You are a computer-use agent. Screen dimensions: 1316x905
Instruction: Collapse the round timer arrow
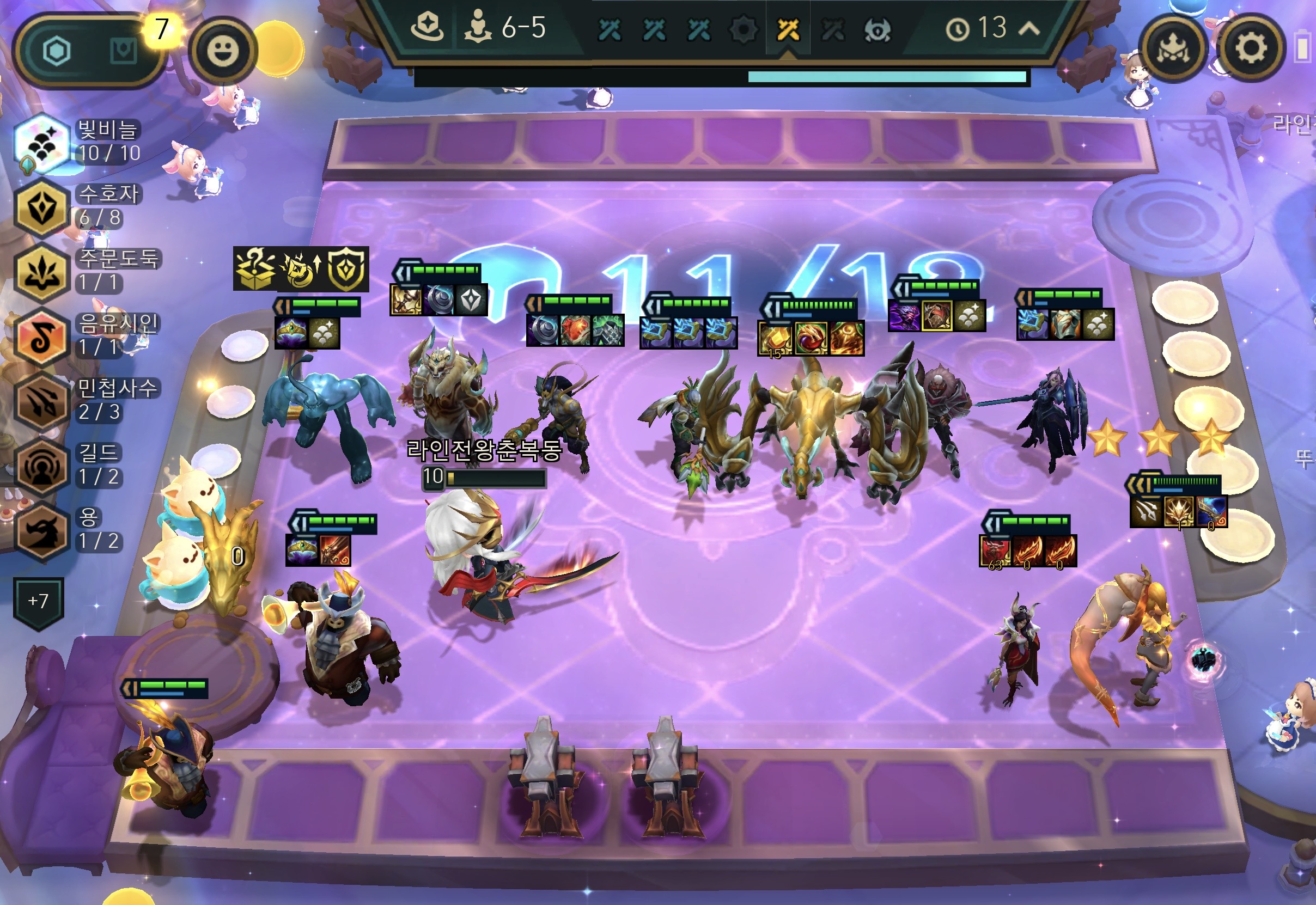(x=1029, y=28)
